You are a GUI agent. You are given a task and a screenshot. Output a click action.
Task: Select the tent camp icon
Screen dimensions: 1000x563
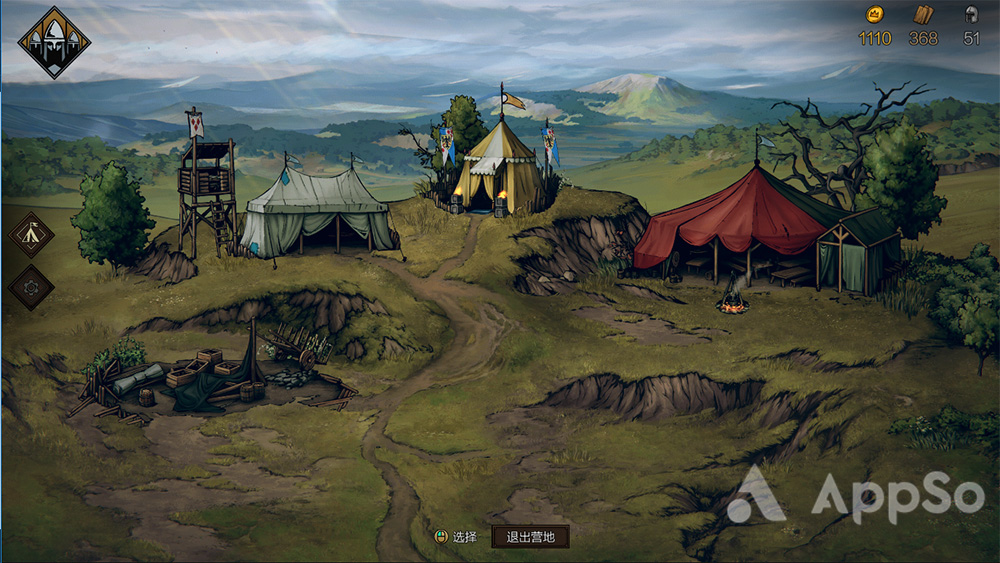point(31,234)
